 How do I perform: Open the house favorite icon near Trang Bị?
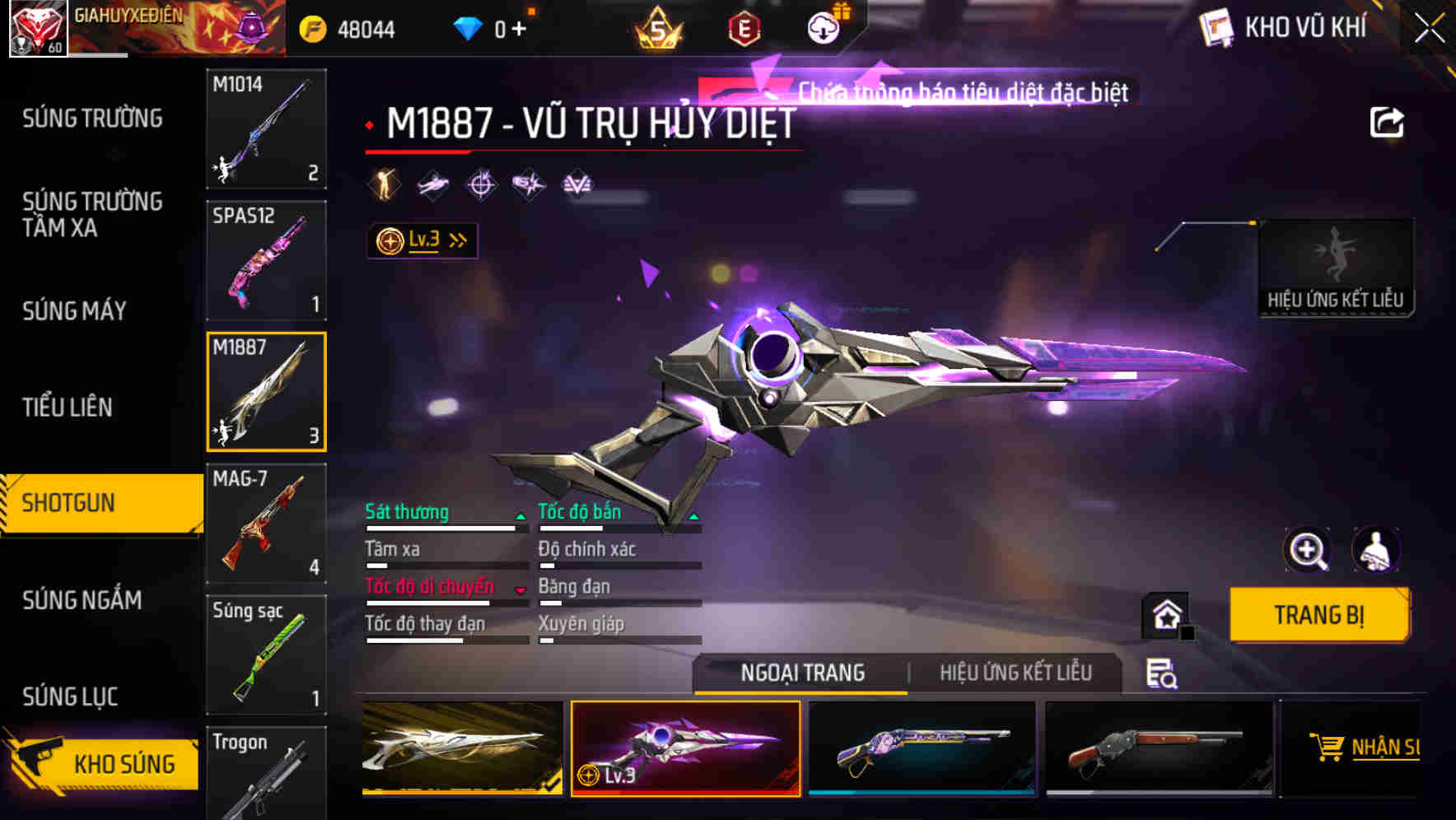(x=1164, y=615)
